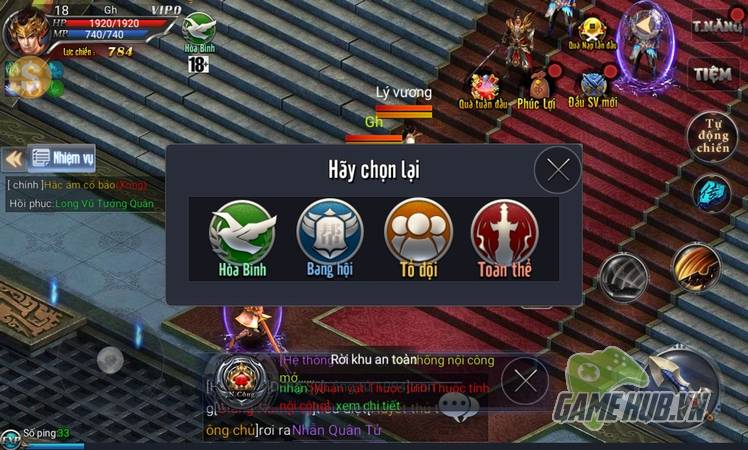This screenshot has width=748, height=450.
Task: Use the golden slash skill
Action: (x=696, y=265)
